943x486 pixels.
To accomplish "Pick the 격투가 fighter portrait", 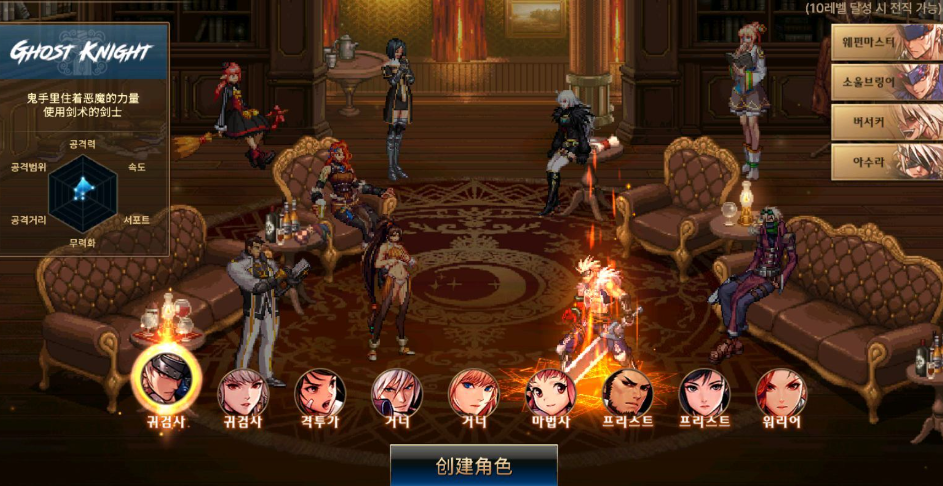I will pyautogui.click(x=320, y=391).
